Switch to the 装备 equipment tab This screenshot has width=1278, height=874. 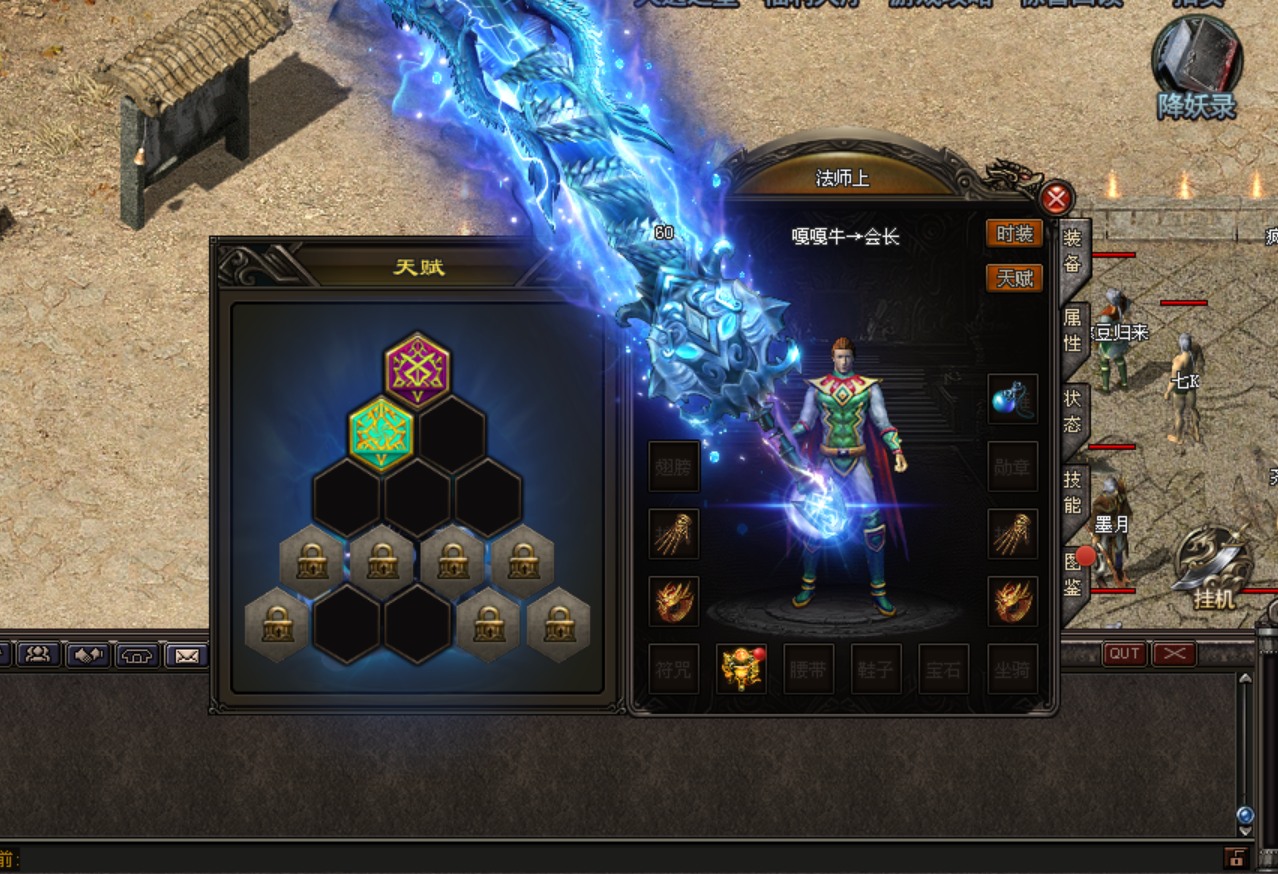(x=1072, y=249)
